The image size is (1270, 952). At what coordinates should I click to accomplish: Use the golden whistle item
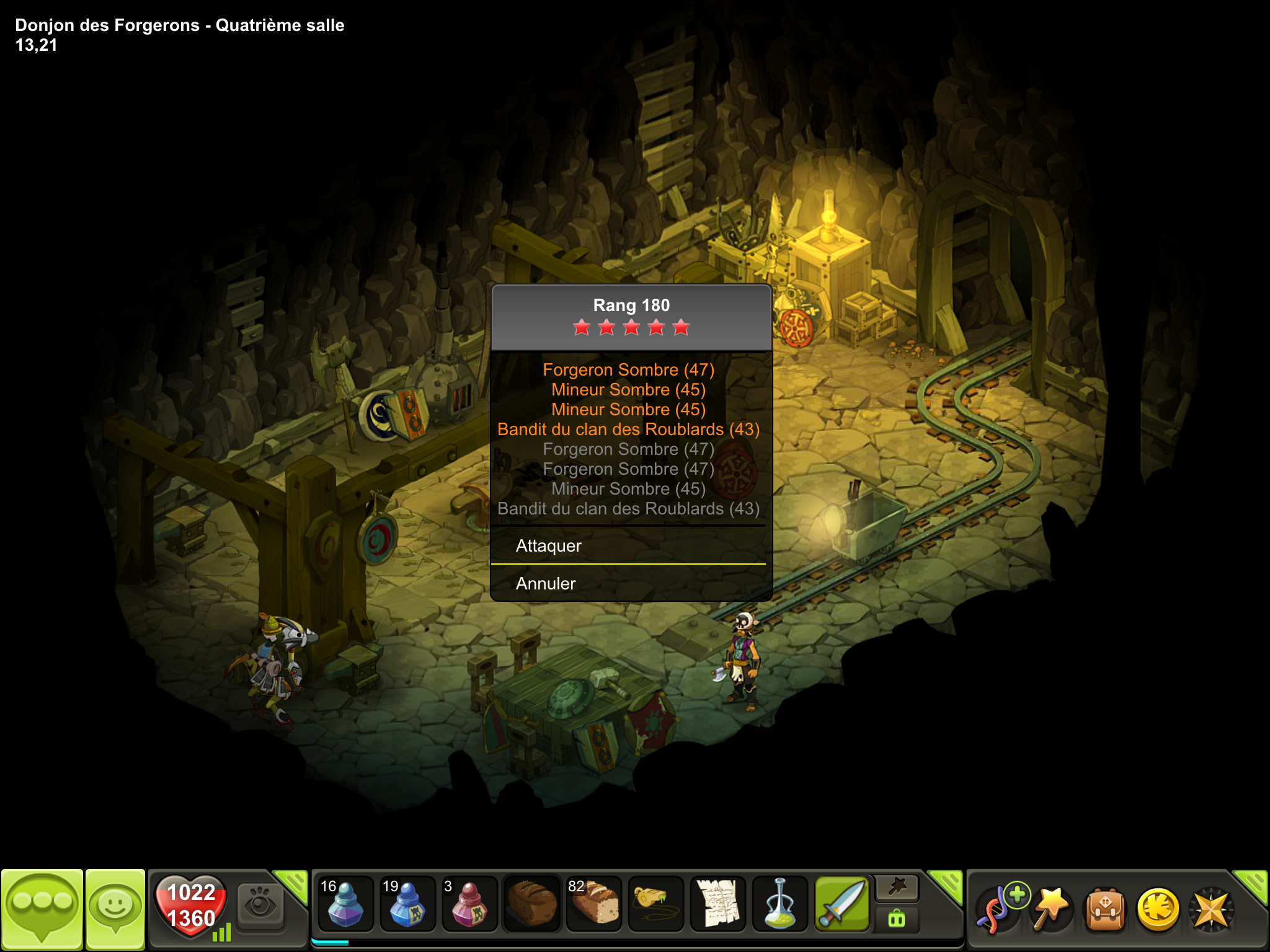click(x=655, y=904)
